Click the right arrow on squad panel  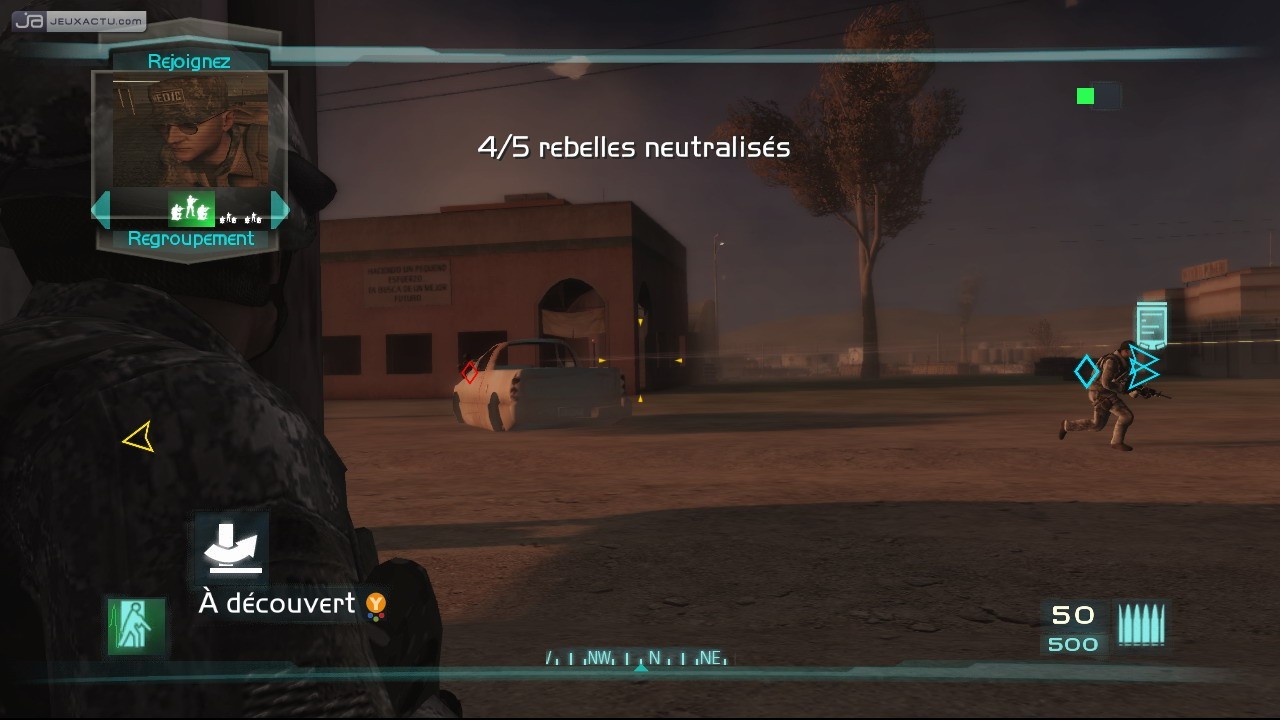tap(280, 210)
